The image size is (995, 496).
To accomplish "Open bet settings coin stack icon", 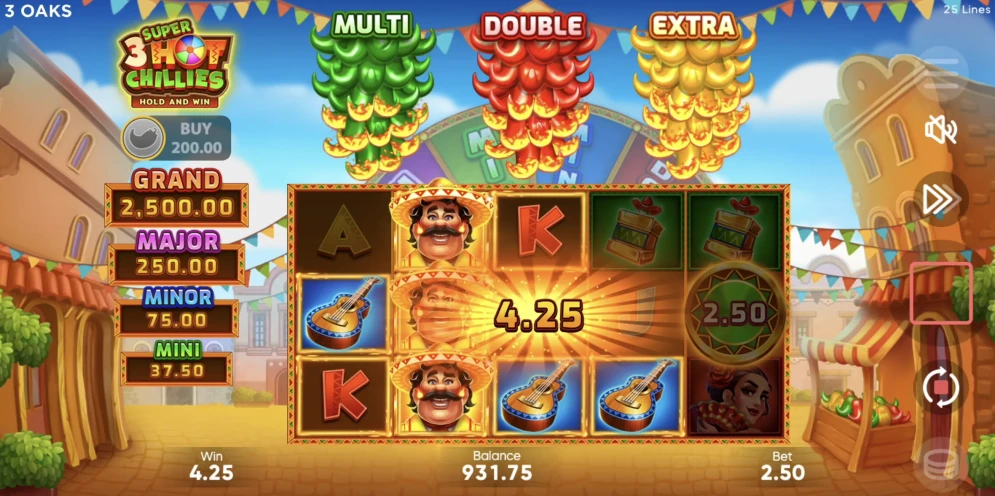I will [940, 461].
